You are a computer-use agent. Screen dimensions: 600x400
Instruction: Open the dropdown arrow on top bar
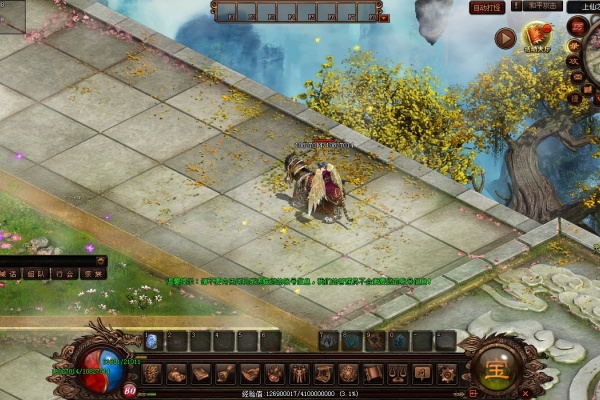click(x=385, y=17)
